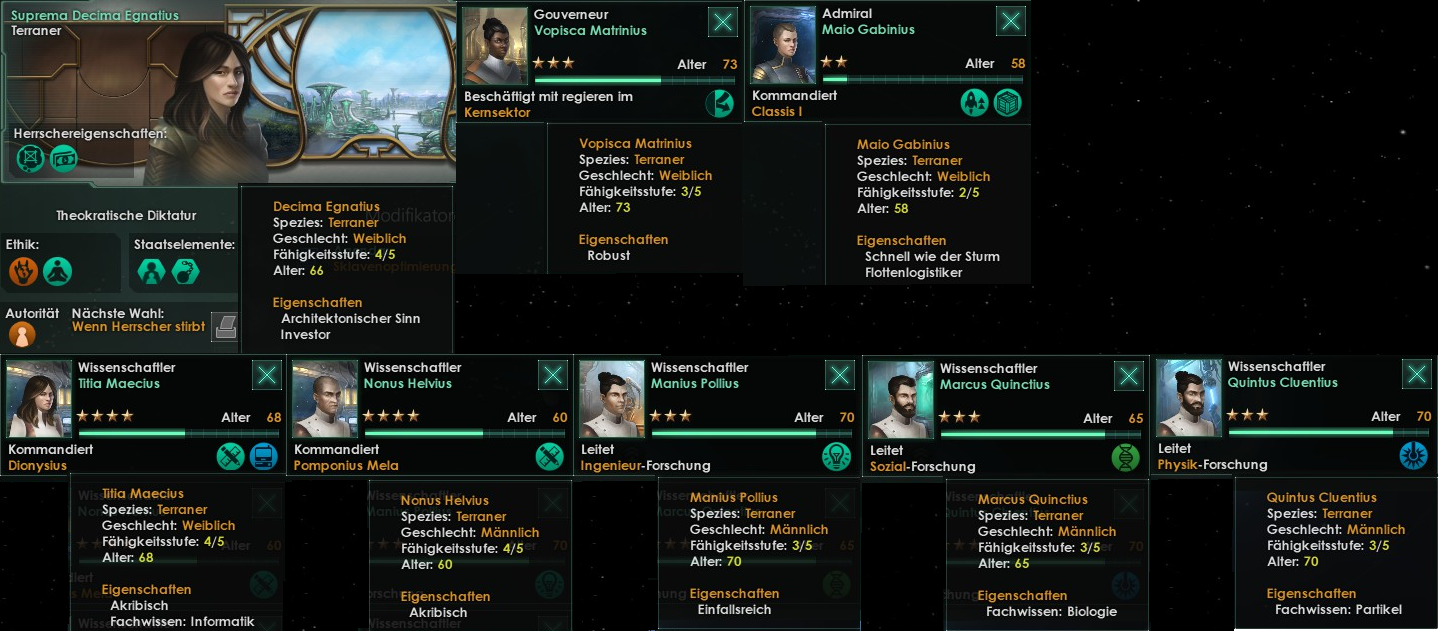The width and height of the screenshot is (1438, 631).
Task: Select ruler Decima Egnatius's portrait
Action: (x=208, y=105)
